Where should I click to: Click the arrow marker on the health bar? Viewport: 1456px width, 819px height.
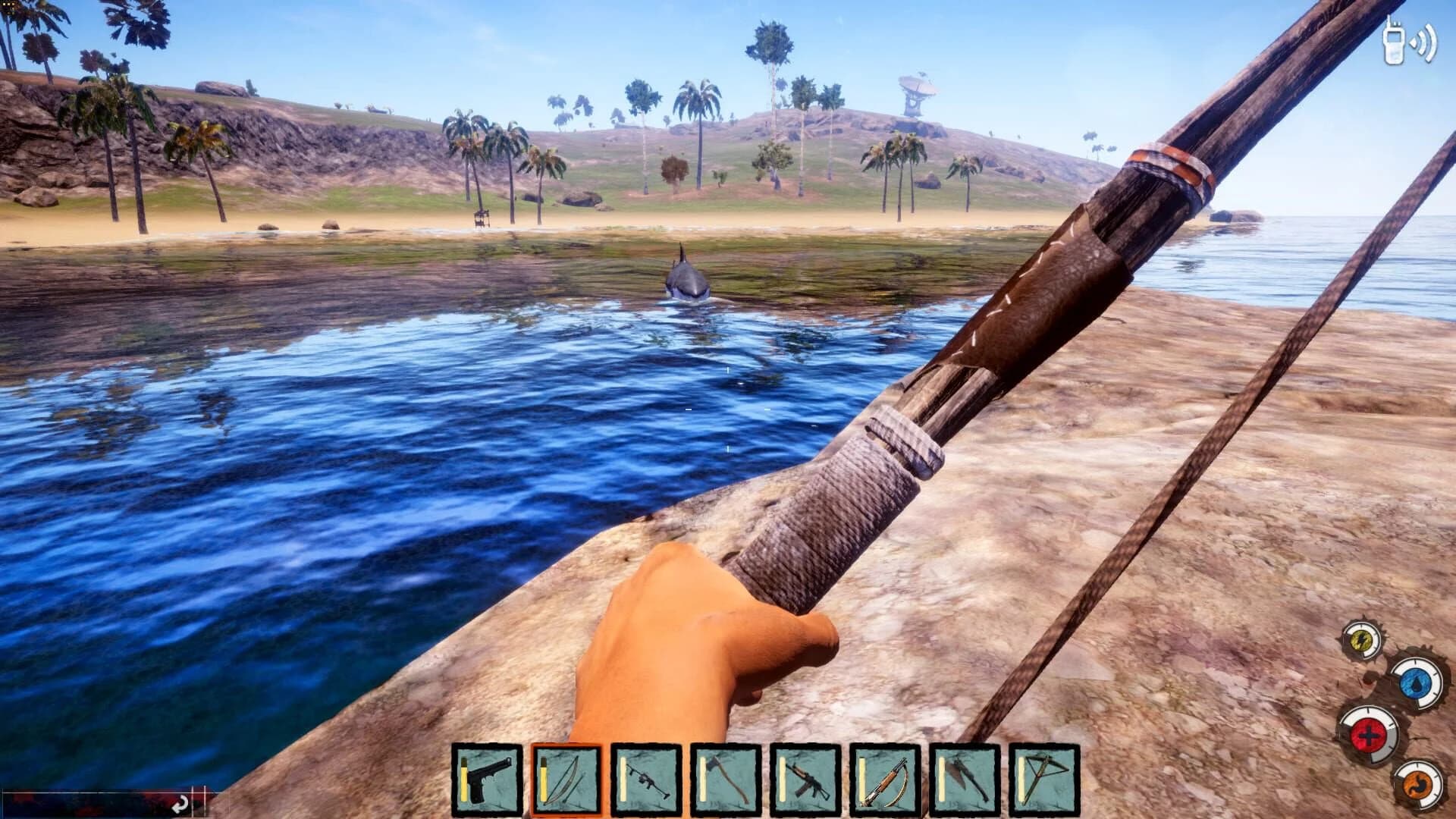coord(181,804)
